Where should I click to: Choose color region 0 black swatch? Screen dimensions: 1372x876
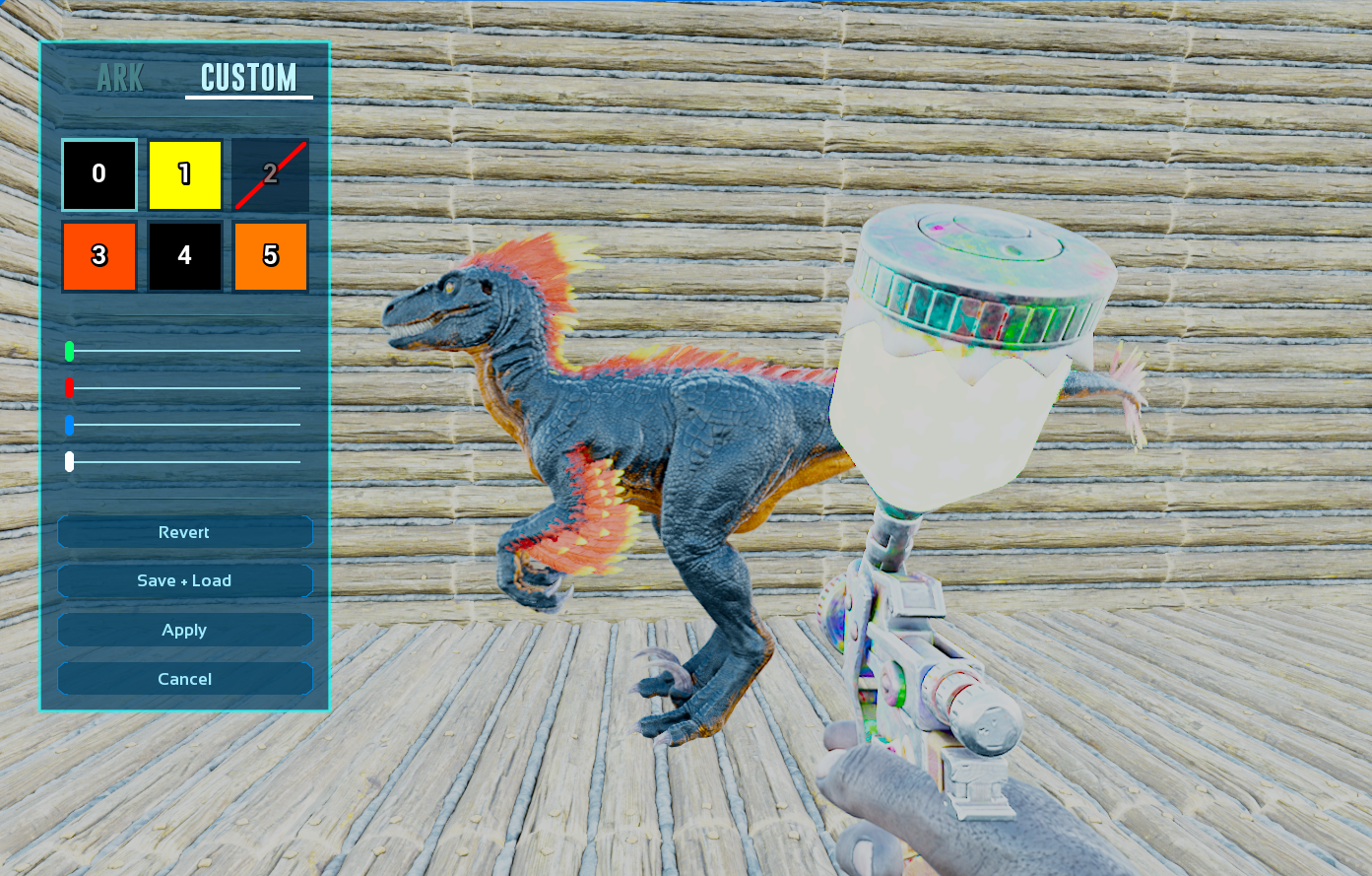coord(99,174)
